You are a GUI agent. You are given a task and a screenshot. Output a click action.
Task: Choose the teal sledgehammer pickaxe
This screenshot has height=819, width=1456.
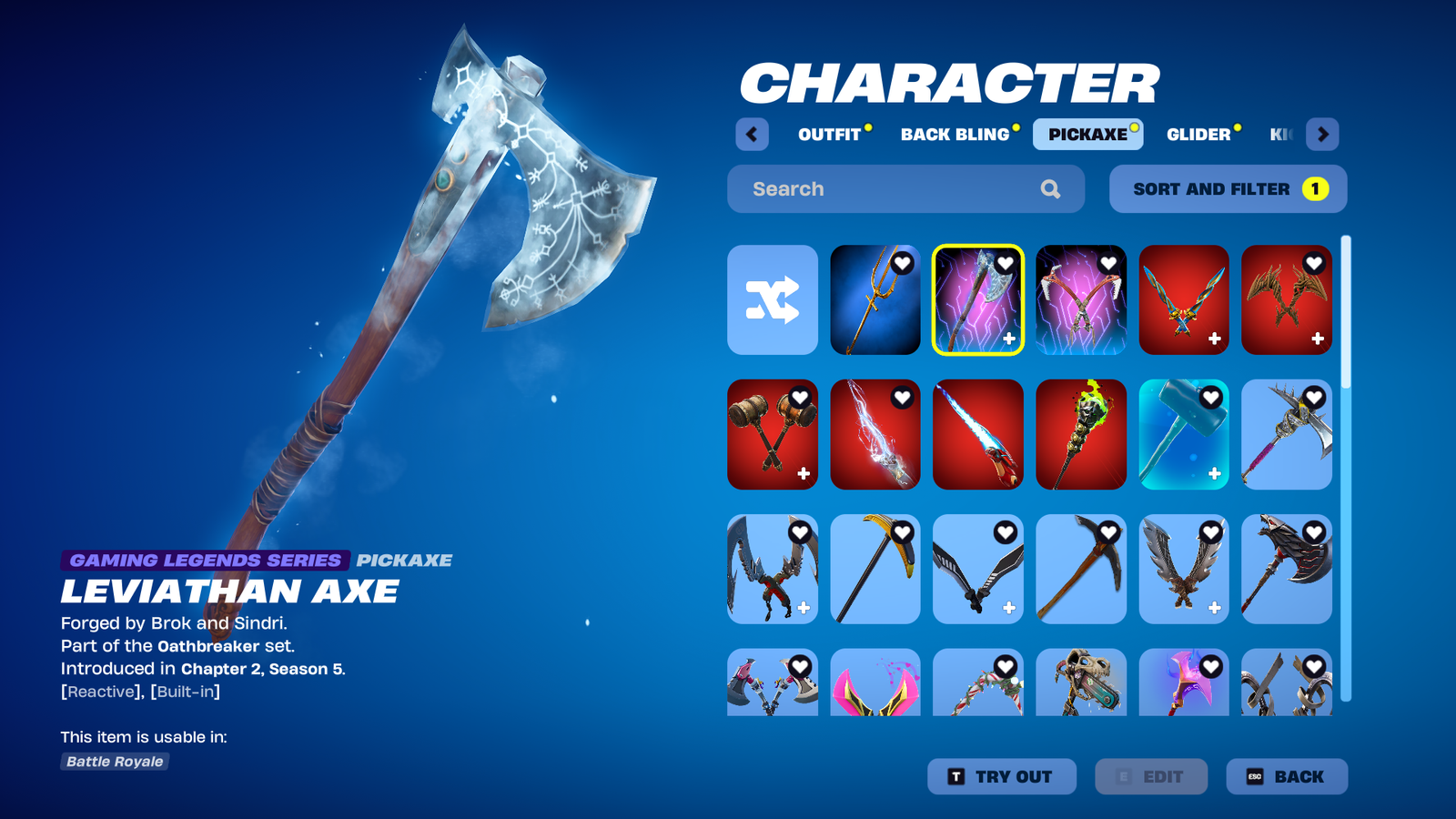point(1183,434)
